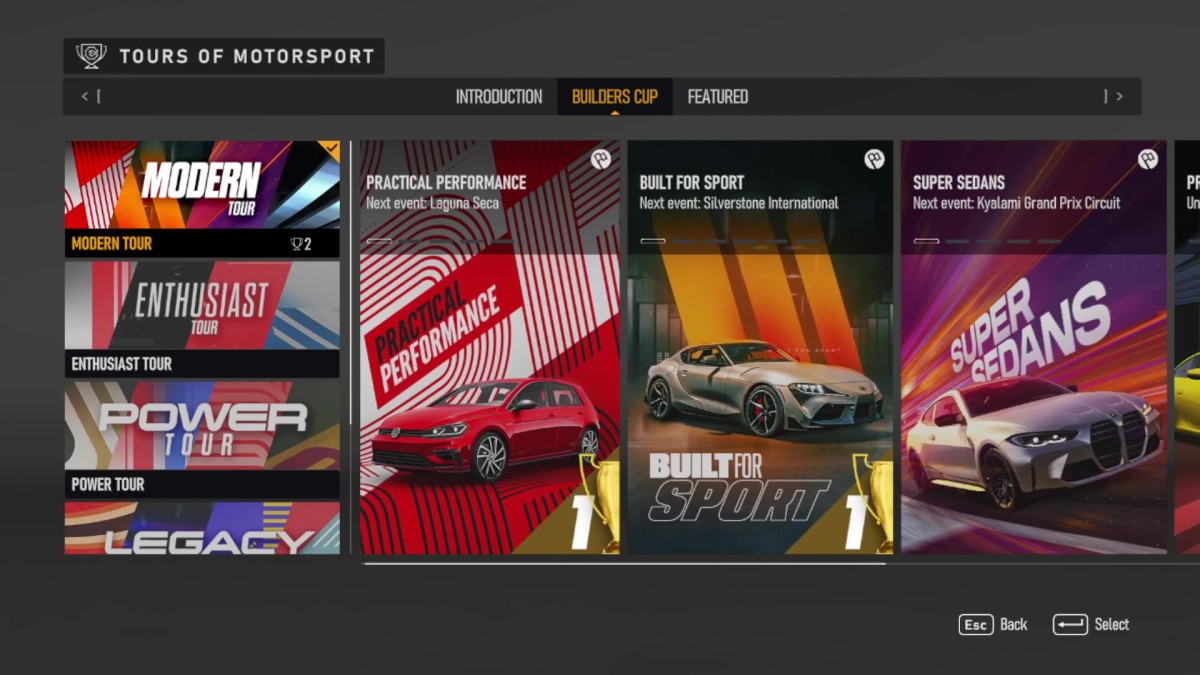Select the Builders Cup tab
The width and height of the screenshot is (1200, 675).
tap(614, 97)
